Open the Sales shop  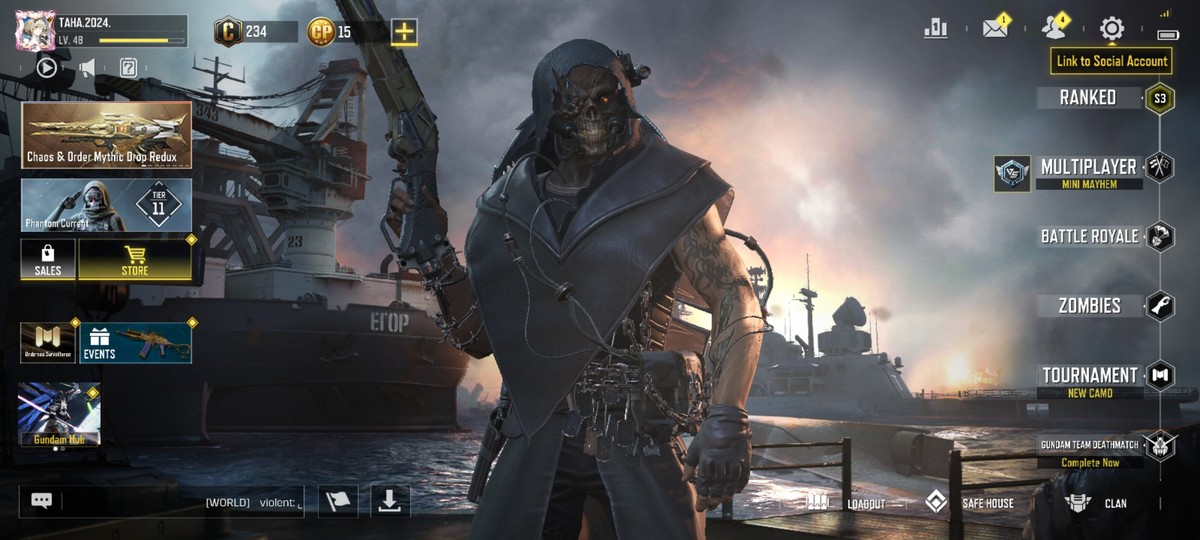tap(48, 259)
